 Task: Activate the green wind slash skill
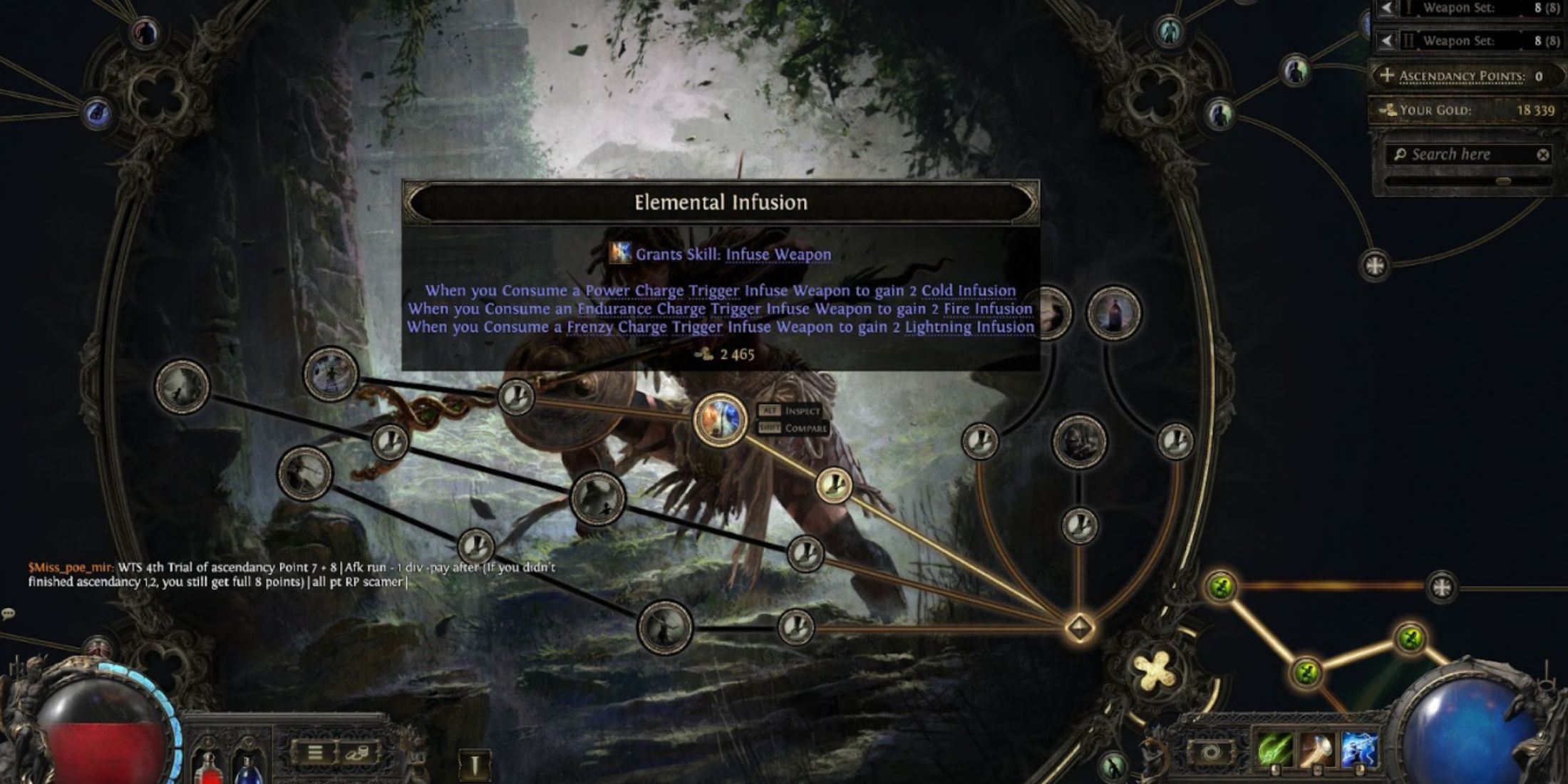coord(1274,751)
